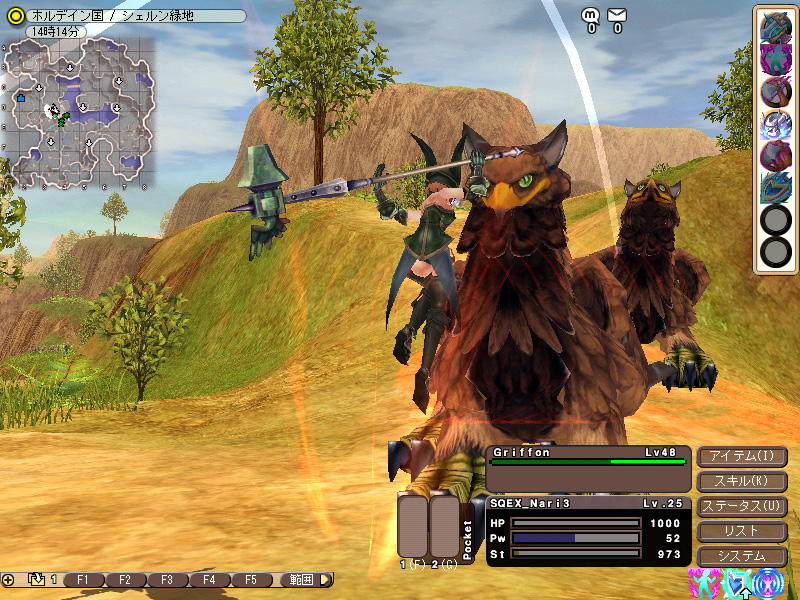Open the minimap of シェルン緑地

click(x=80, y=112)
